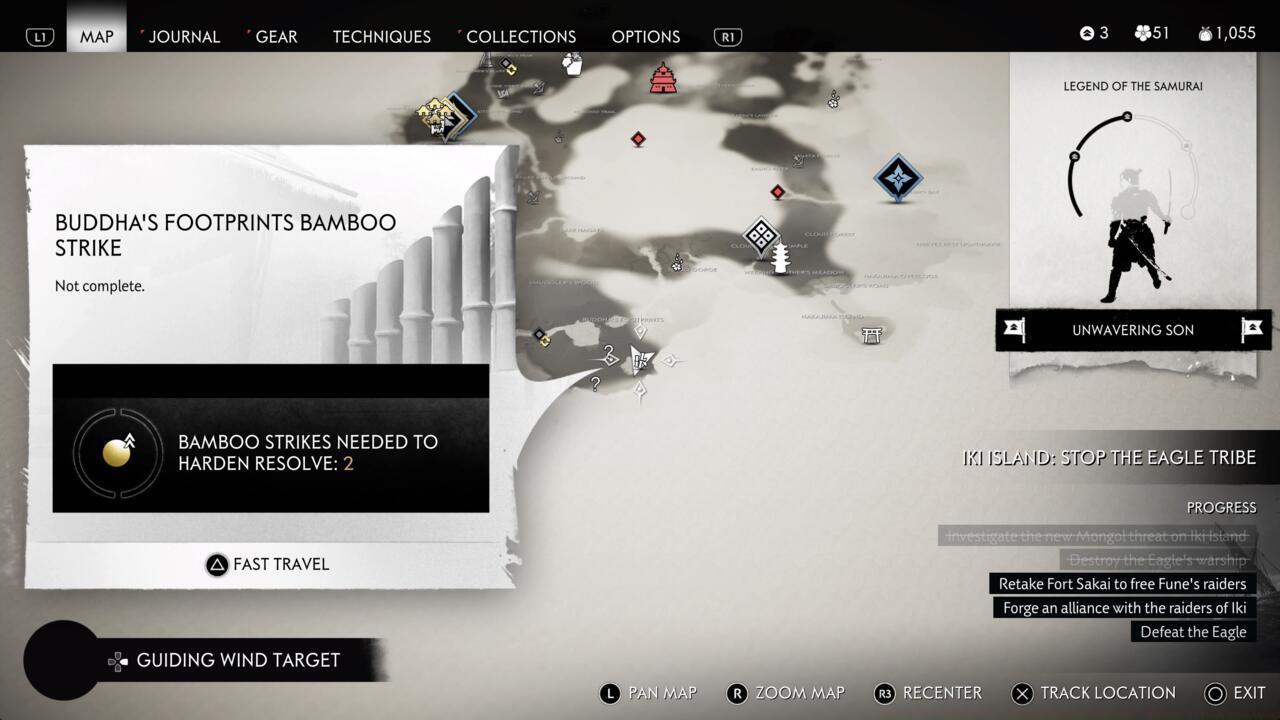
Task: Select the white four-diamond crest marker
Action: tap(761, 235)
